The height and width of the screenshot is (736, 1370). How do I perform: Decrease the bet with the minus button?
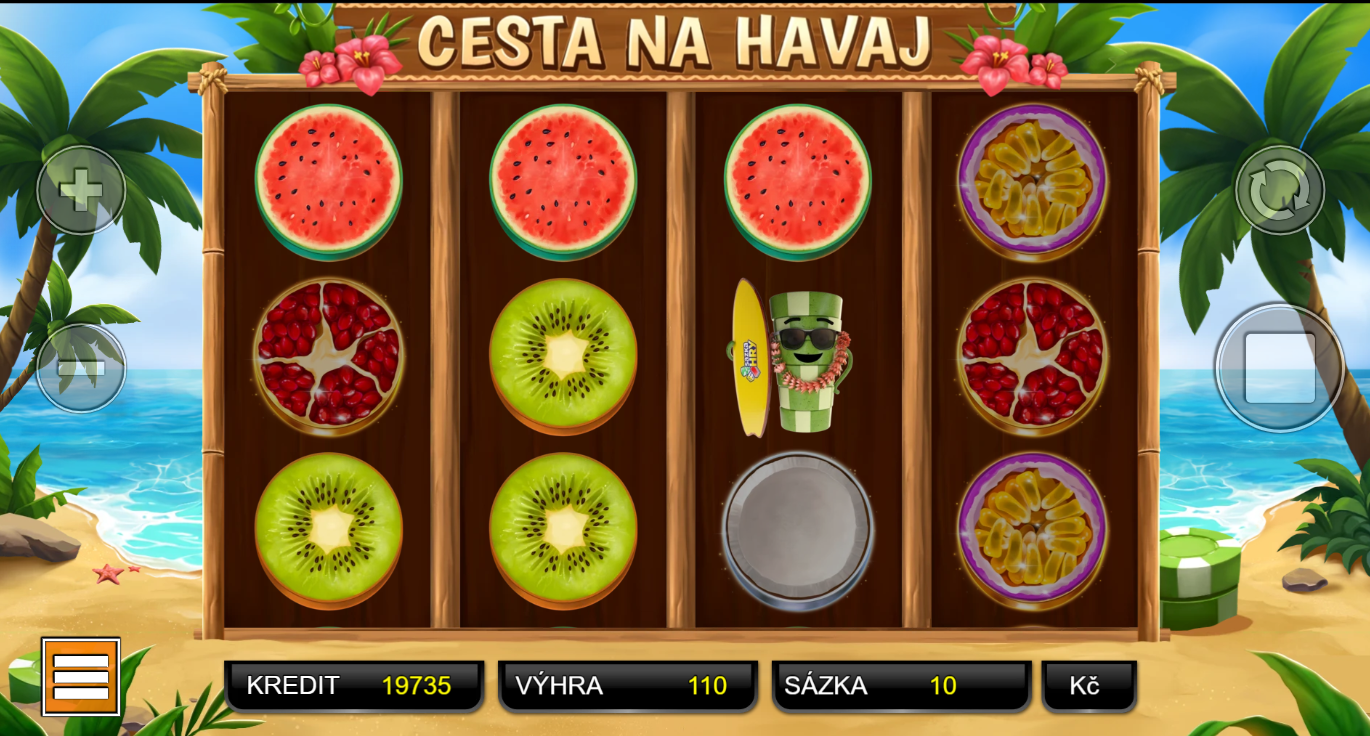81,368
